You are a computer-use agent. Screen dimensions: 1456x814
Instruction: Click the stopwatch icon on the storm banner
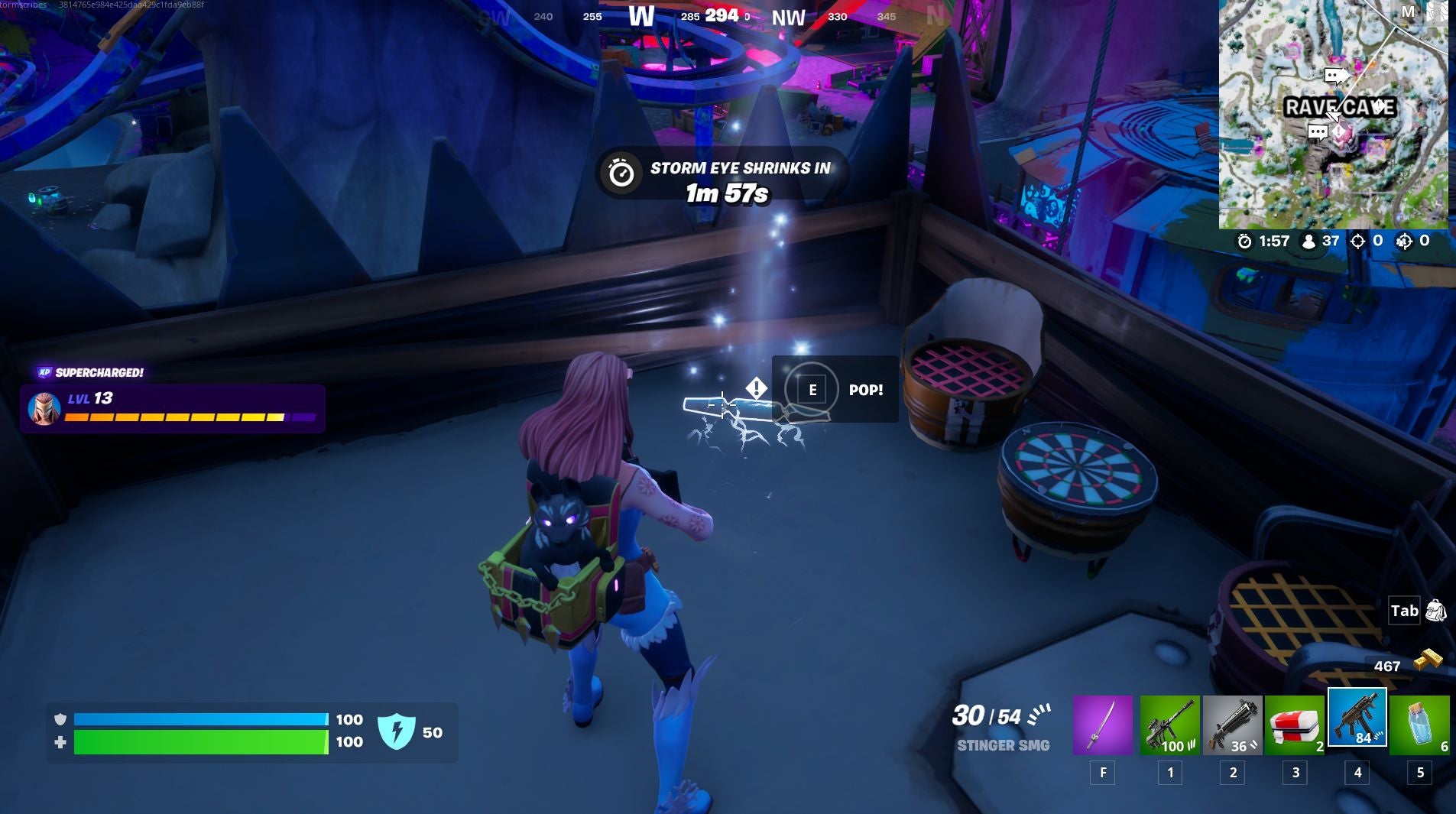621,173
